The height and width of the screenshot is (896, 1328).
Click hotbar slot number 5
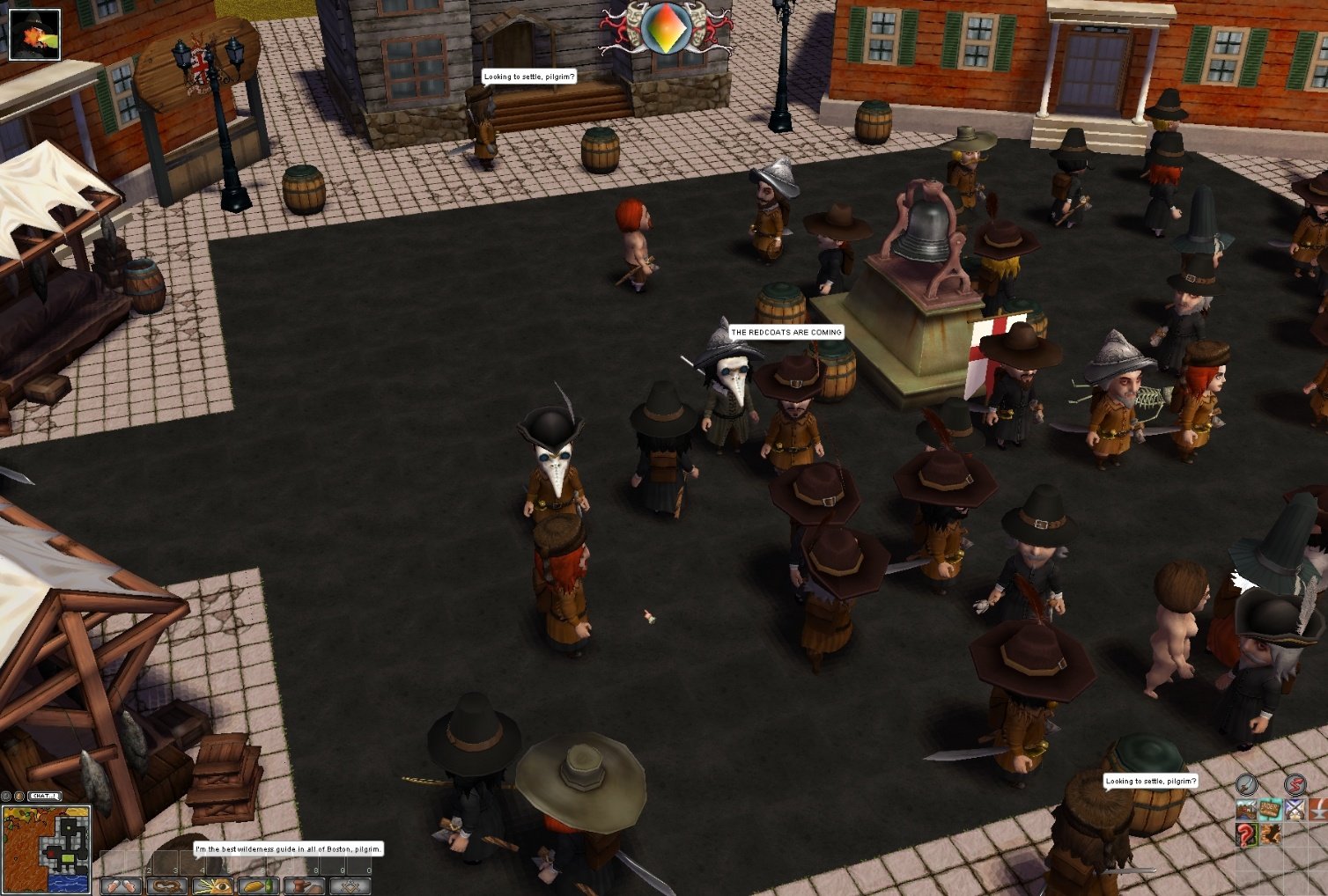(220, 863)
